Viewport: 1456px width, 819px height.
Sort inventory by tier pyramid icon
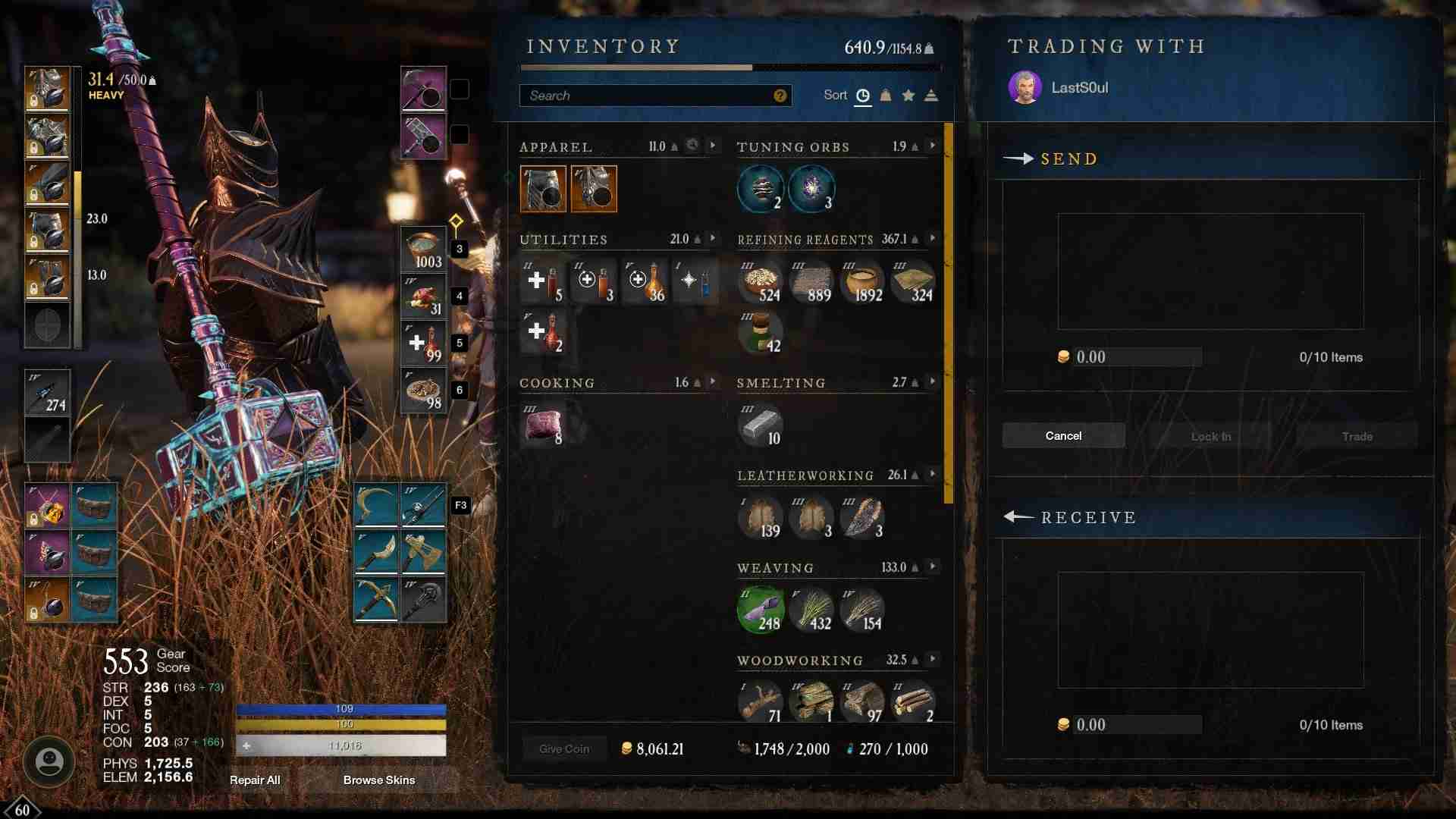pos(930,95)
